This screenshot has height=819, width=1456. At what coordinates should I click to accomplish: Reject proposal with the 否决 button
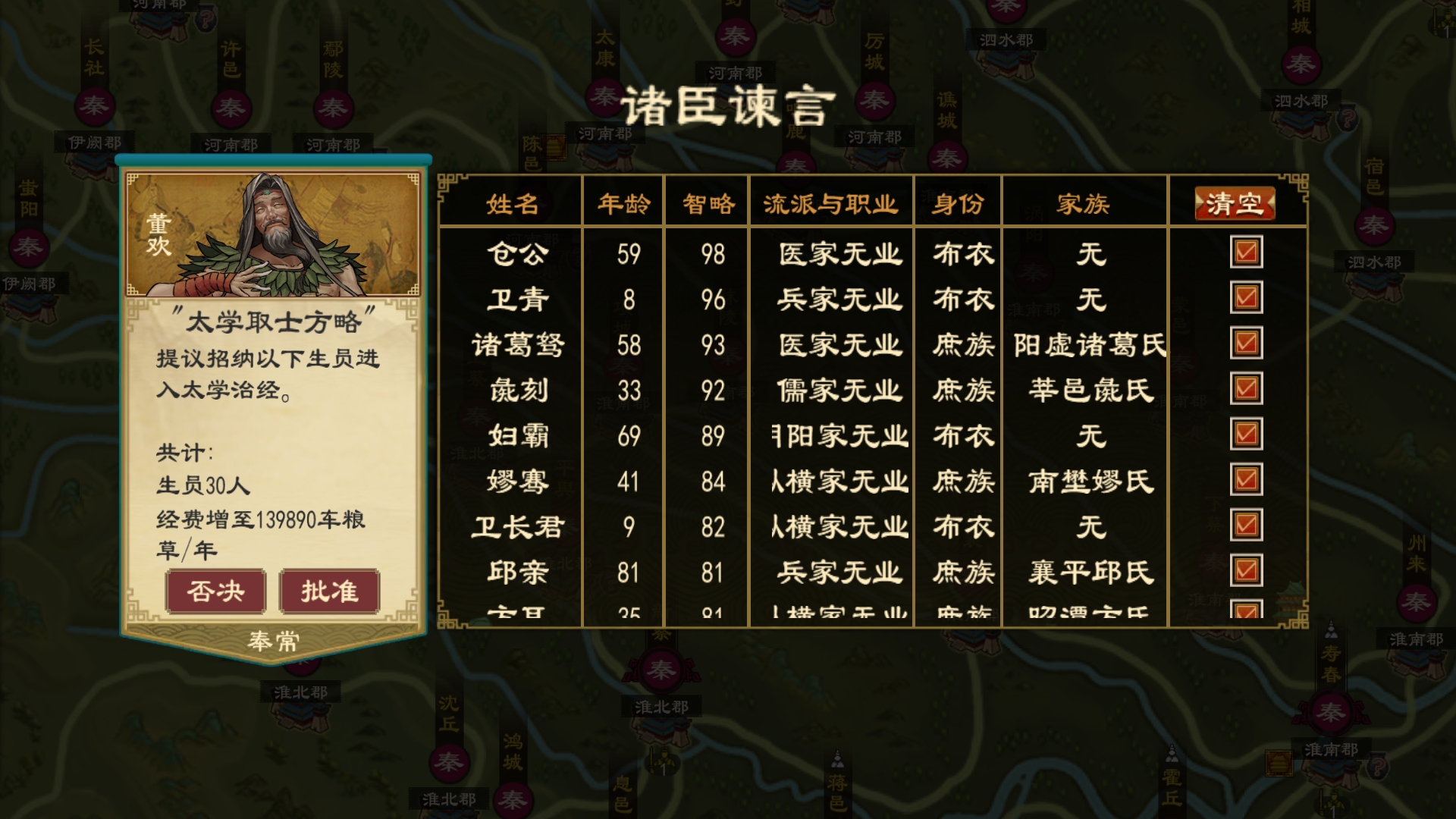[x=216, y=591]
